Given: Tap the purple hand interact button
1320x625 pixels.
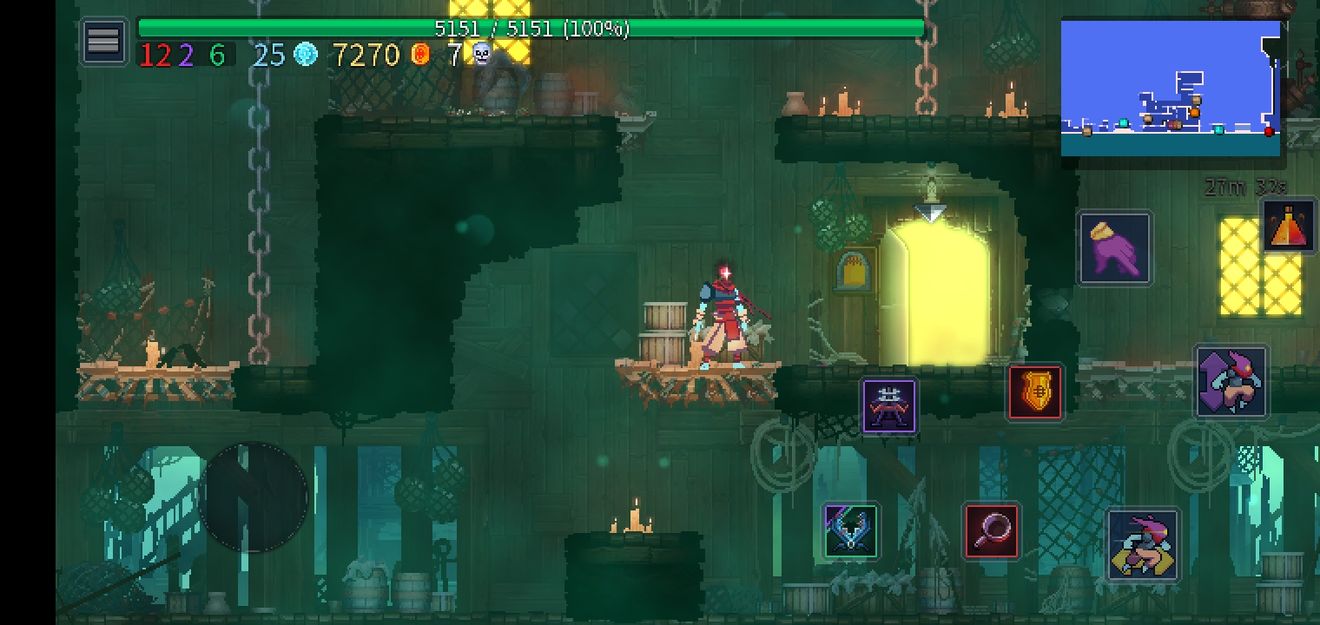Looking at the screenshot, I should [1115, 248].
